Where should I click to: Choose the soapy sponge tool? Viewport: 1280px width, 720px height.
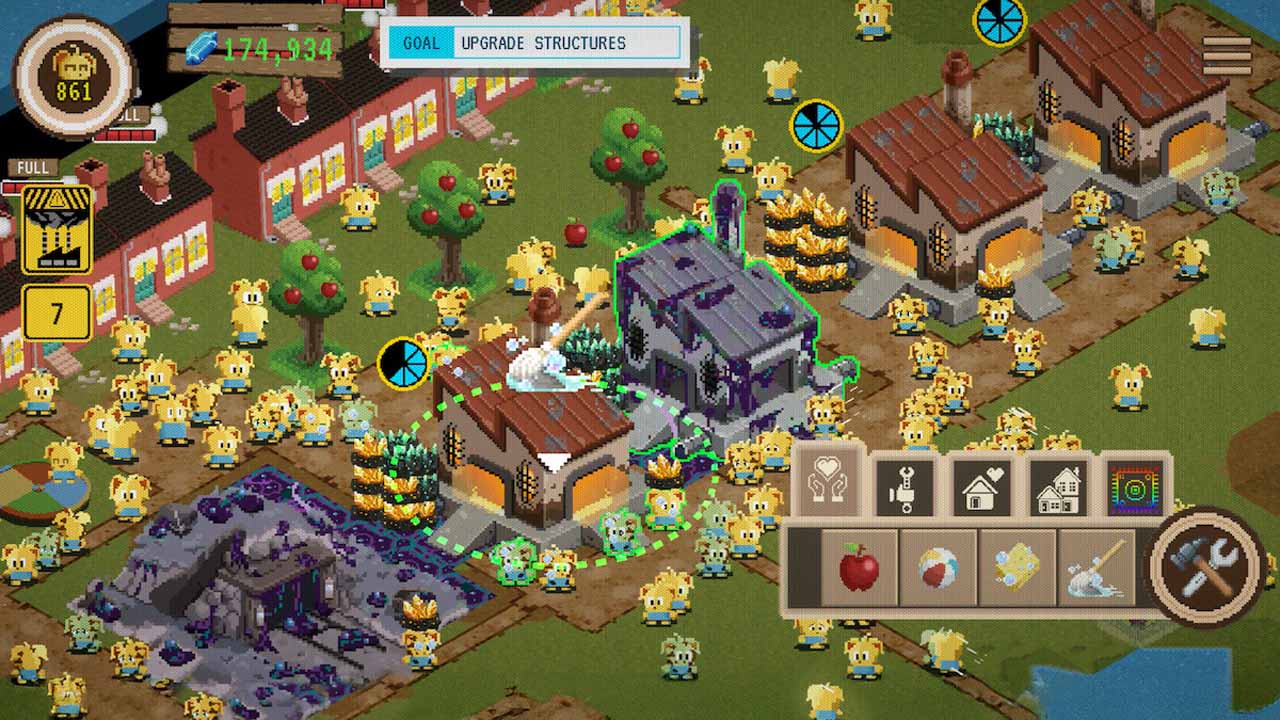pos(1017,569)
